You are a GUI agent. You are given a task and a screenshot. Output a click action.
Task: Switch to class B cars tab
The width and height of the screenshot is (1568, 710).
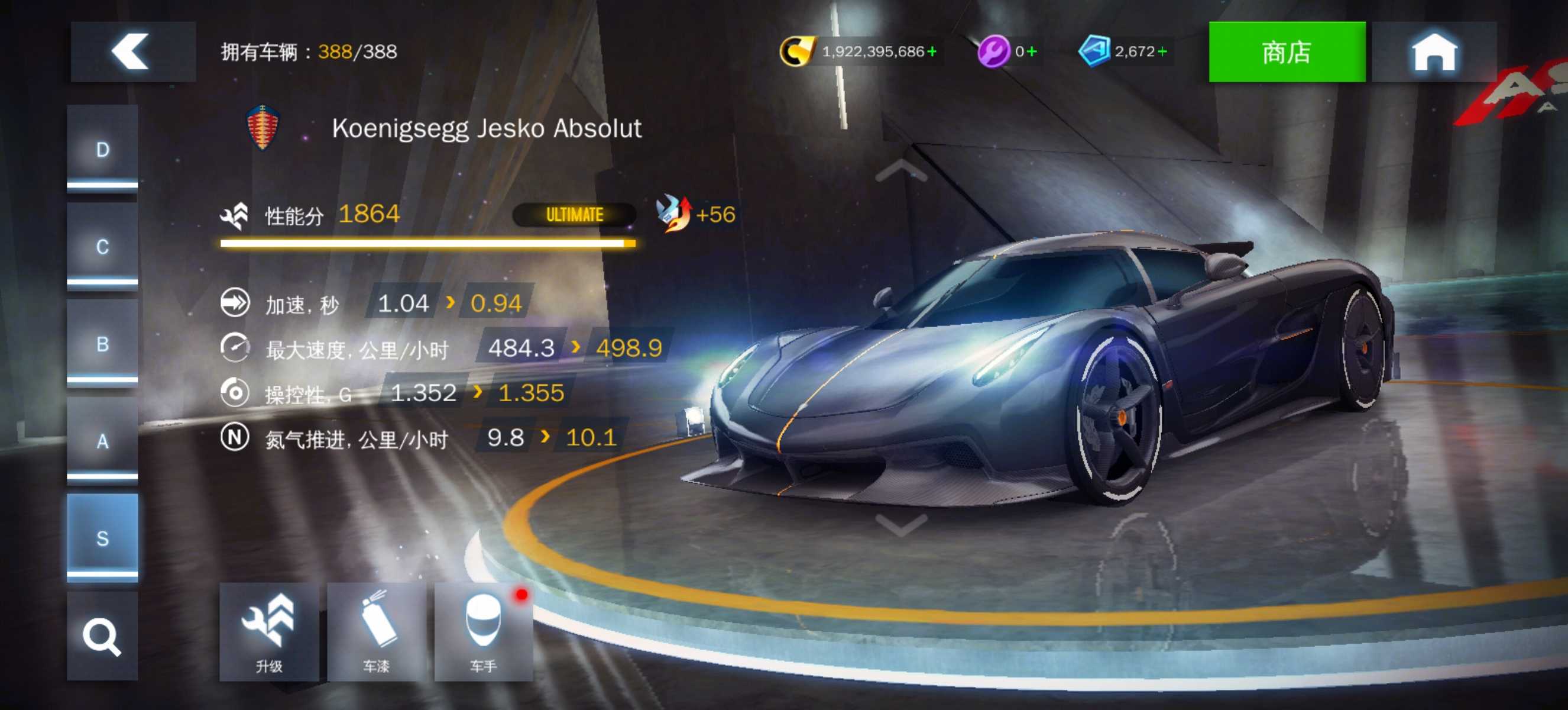tap(102, 343)
